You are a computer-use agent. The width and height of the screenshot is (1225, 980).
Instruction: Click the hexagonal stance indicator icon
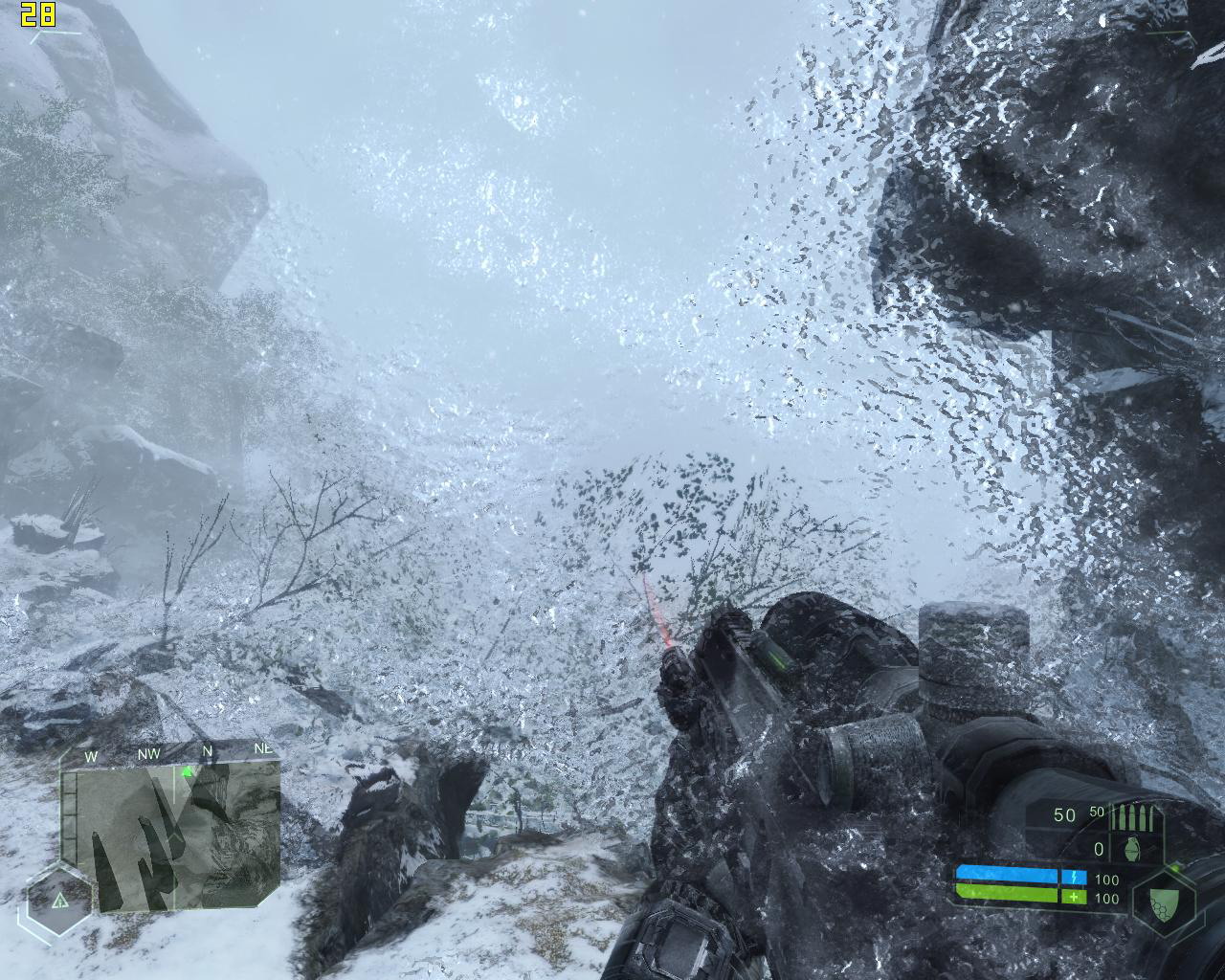(x=59, y=901)
